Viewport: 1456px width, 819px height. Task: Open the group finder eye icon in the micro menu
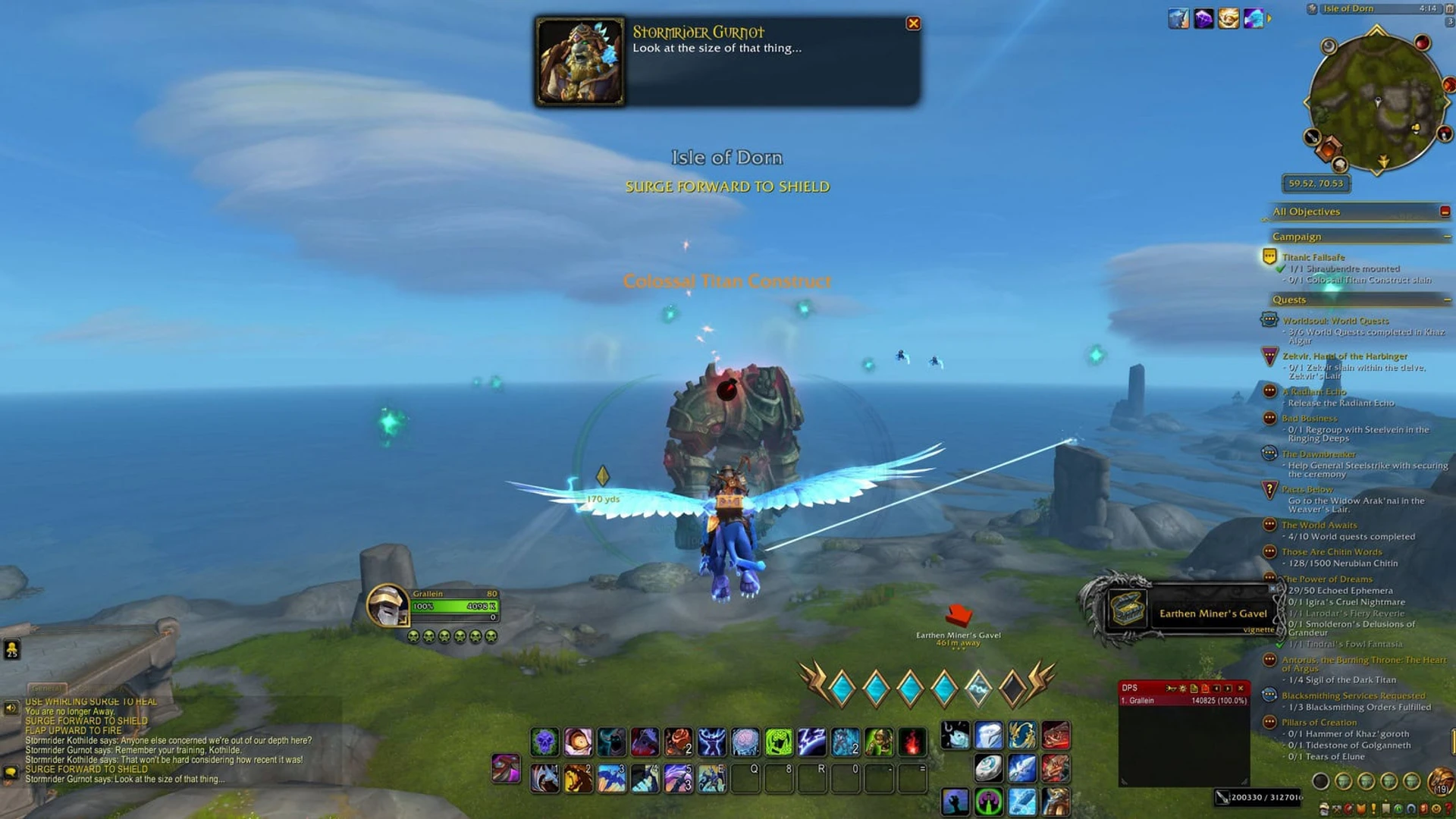[1398, 809]
